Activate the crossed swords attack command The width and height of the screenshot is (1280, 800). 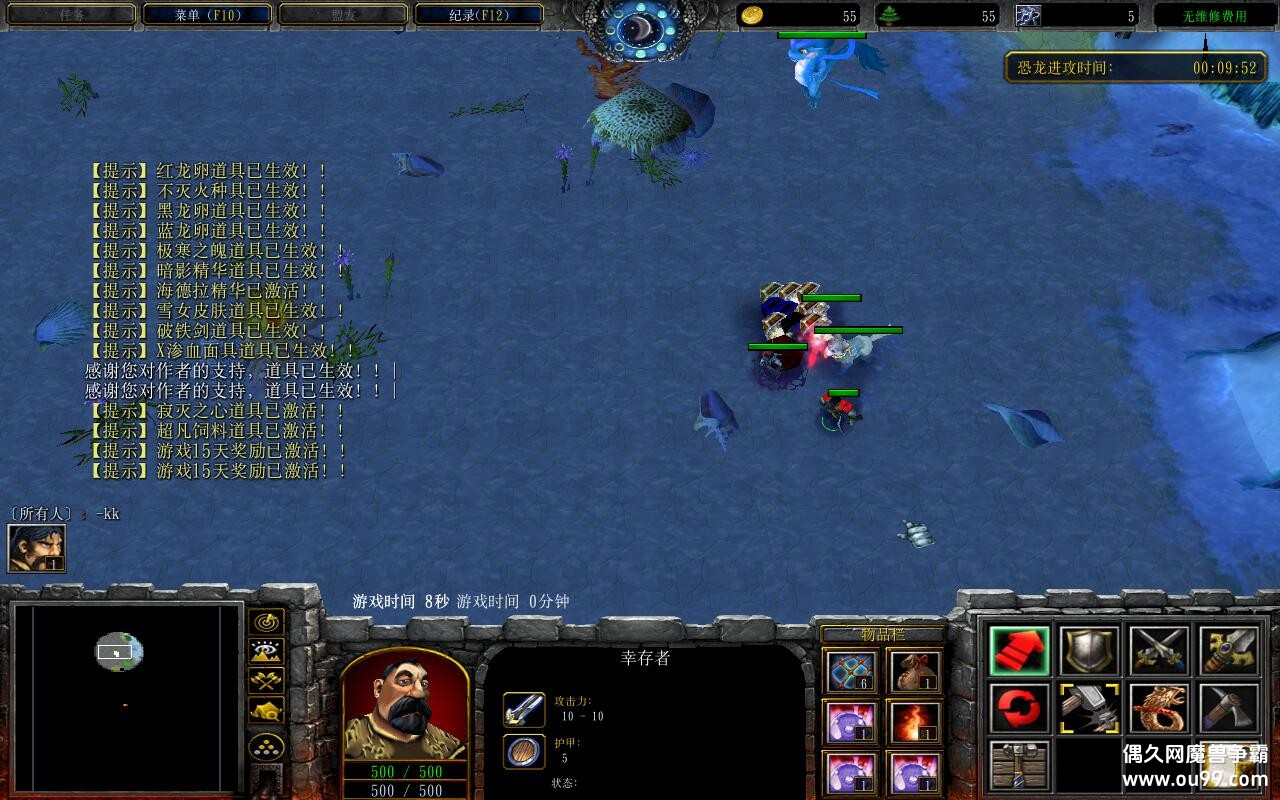point(1159,651)
